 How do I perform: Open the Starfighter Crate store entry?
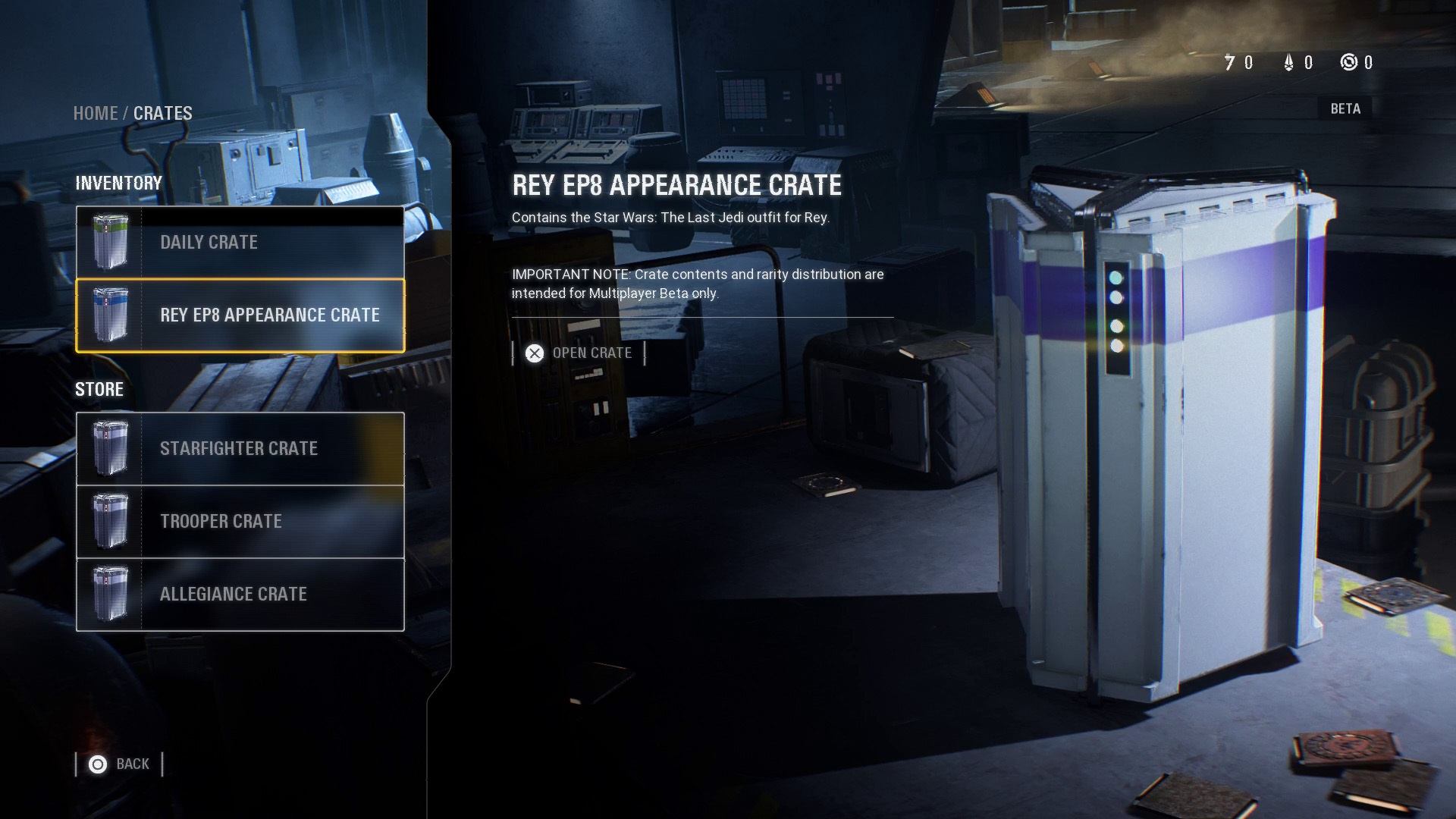tap(240, 449)
